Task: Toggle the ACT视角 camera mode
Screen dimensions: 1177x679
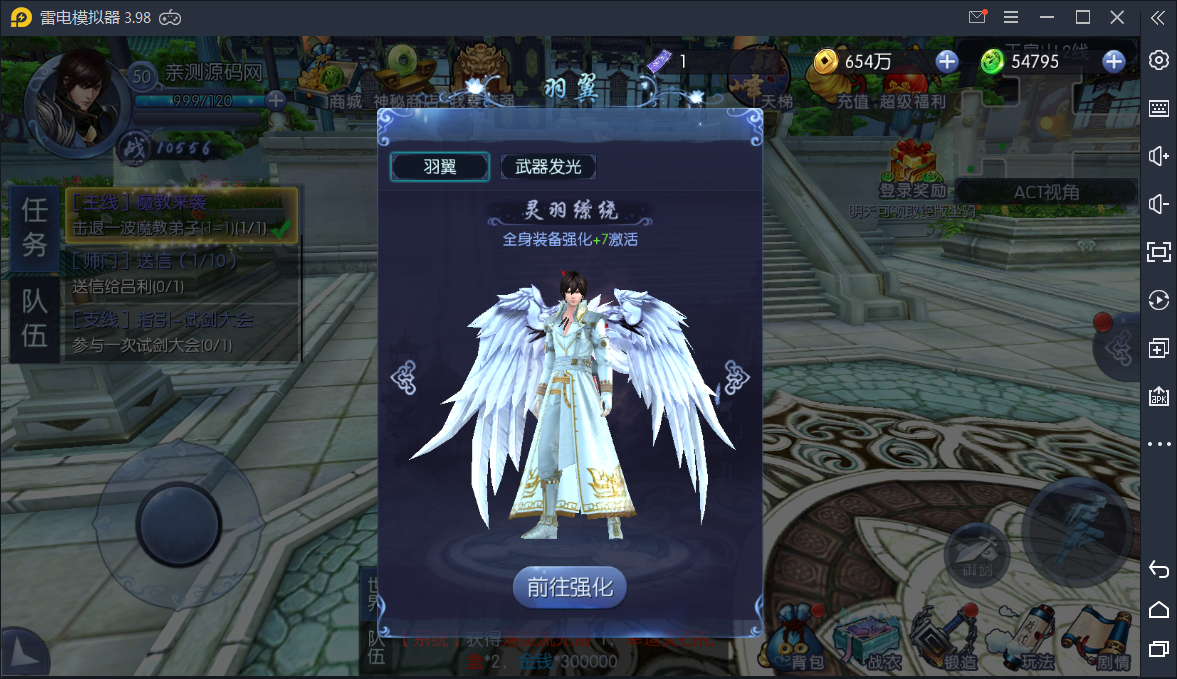Action: [x=1046, y=192]
